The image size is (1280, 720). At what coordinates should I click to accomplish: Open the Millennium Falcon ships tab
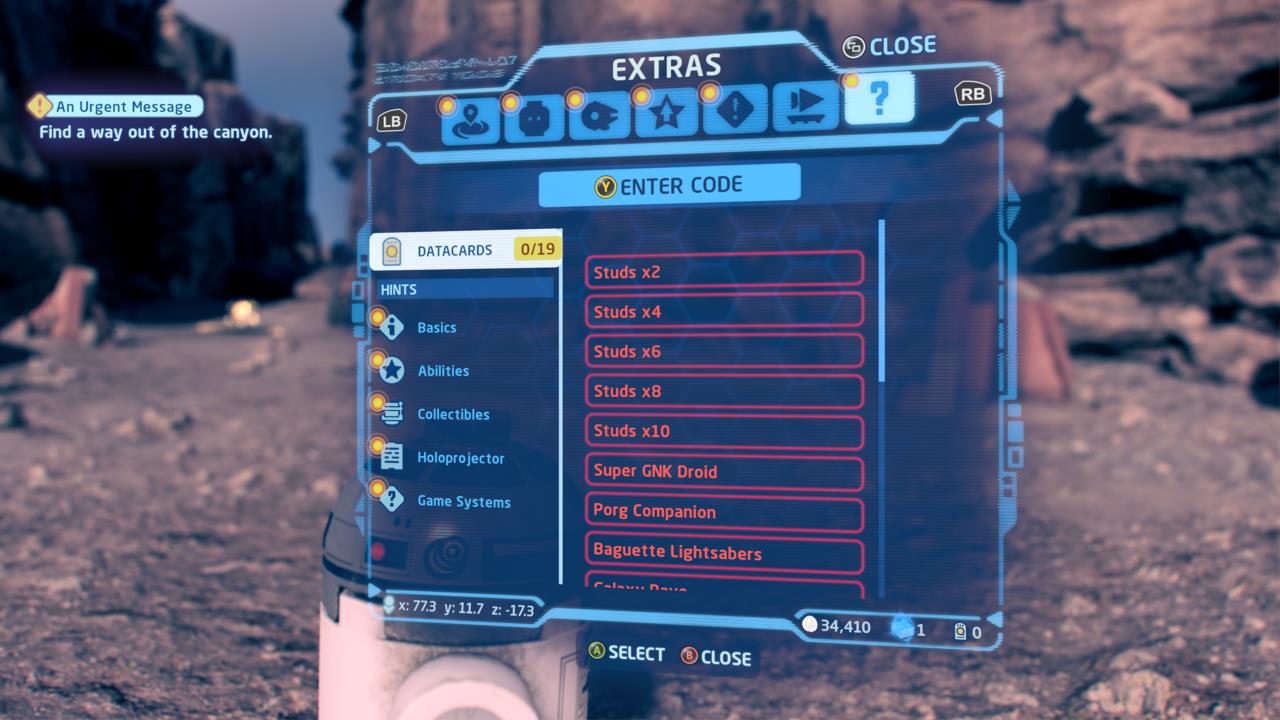599,116
